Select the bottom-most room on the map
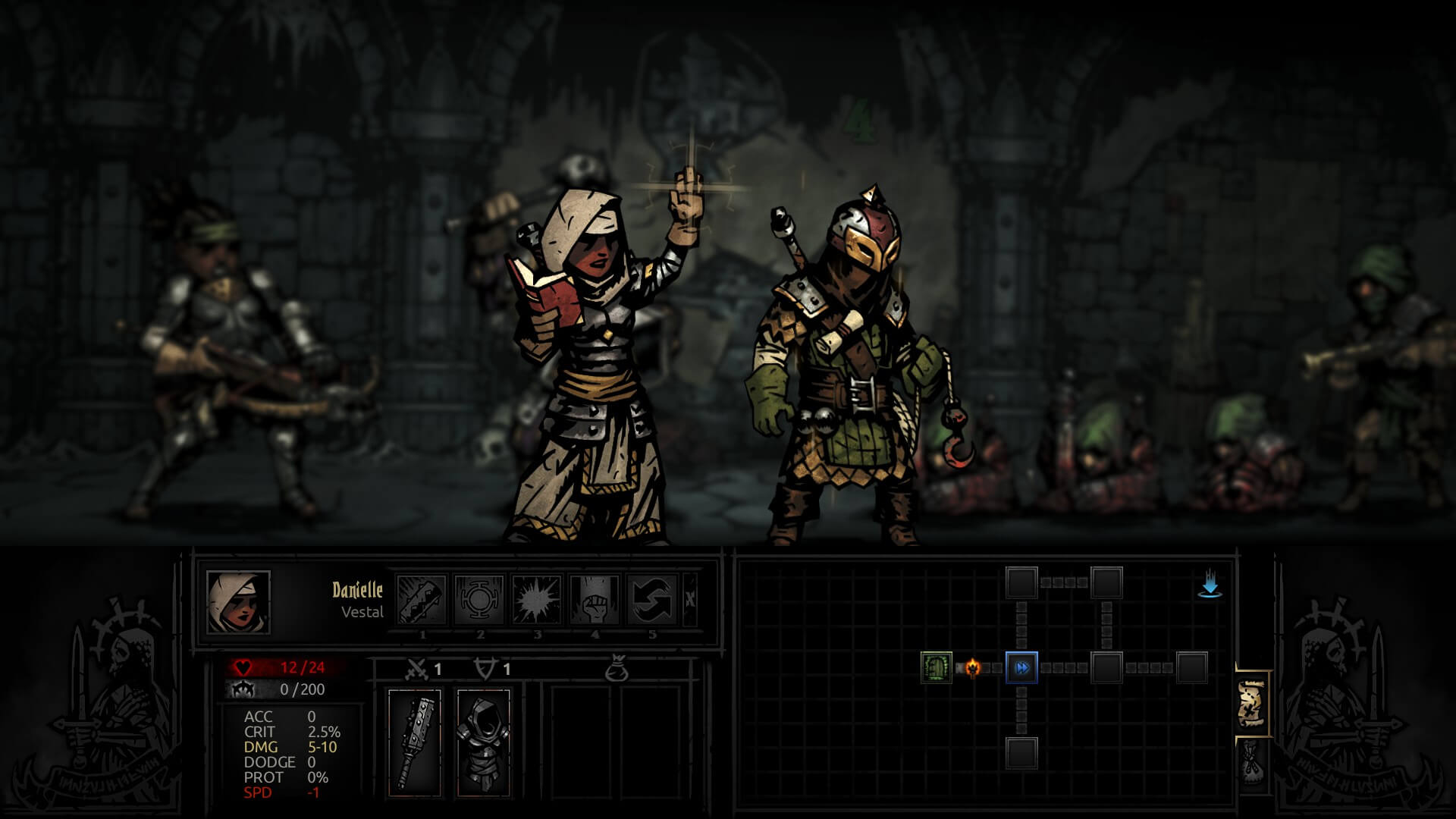Viewport: 1456px width, 819px height. tap(1021, 752)
